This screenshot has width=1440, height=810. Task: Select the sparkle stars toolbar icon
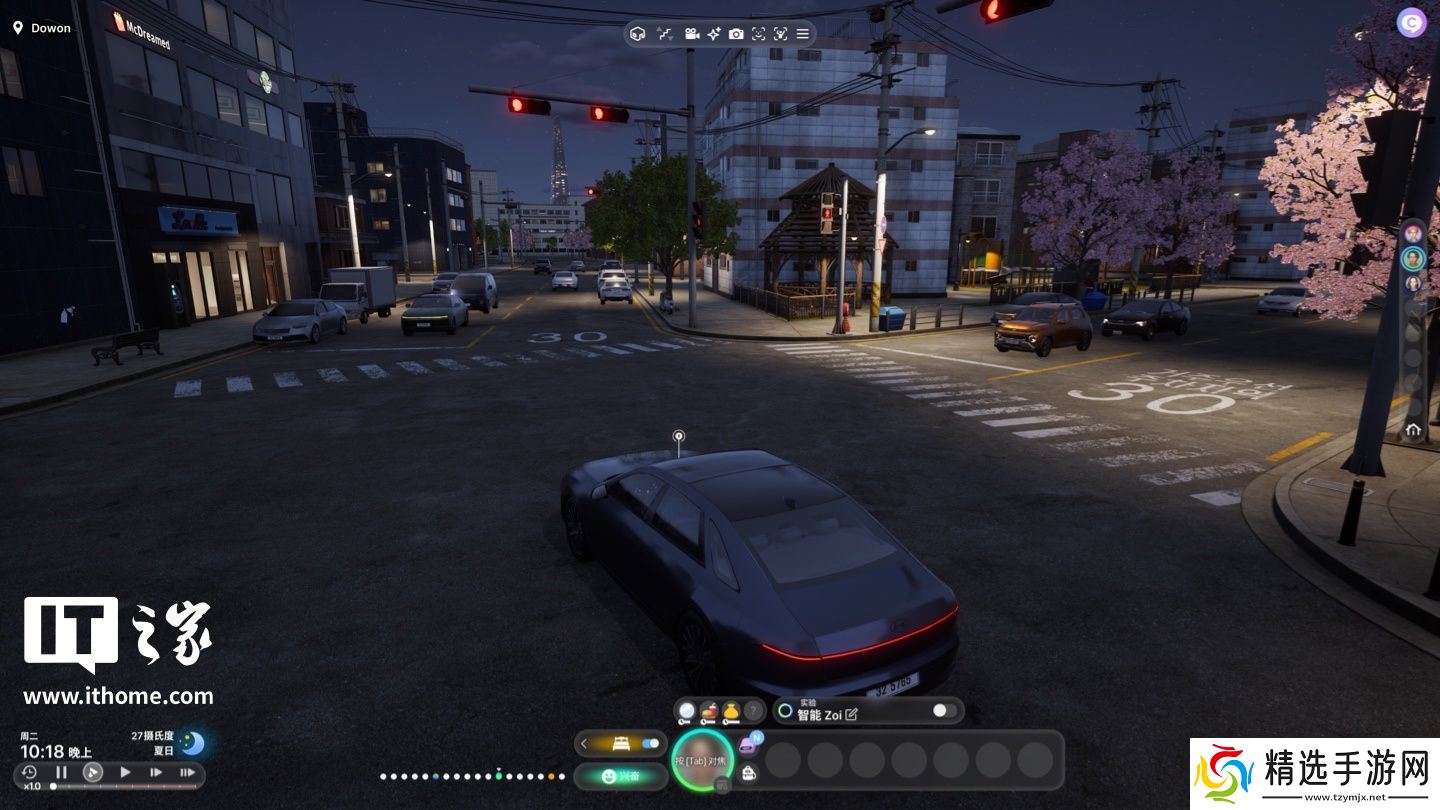(714, 34)
